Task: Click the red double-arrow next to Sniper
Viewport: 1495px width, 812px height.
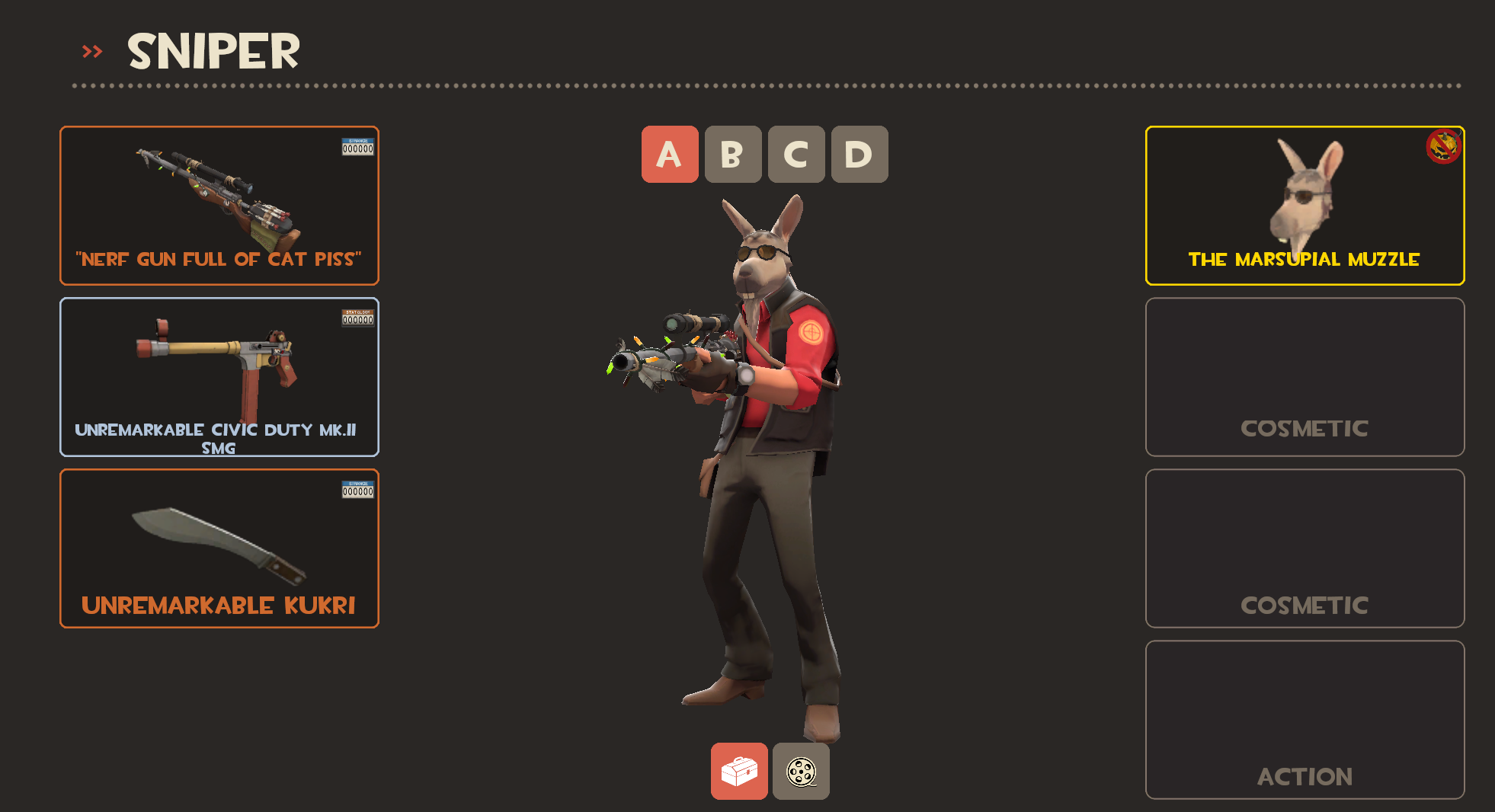Action: pyautogui.click(x=92, y=52)
